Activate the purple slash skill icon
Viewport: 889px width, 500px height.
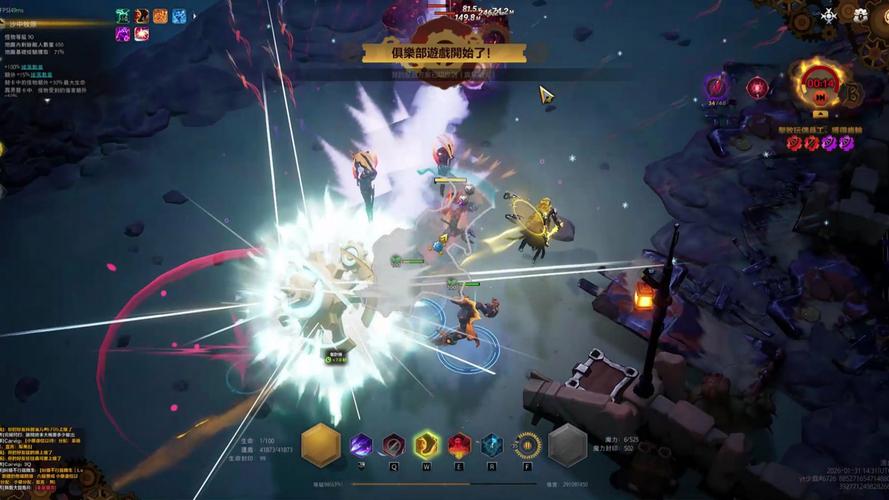(x=361, y=445)
